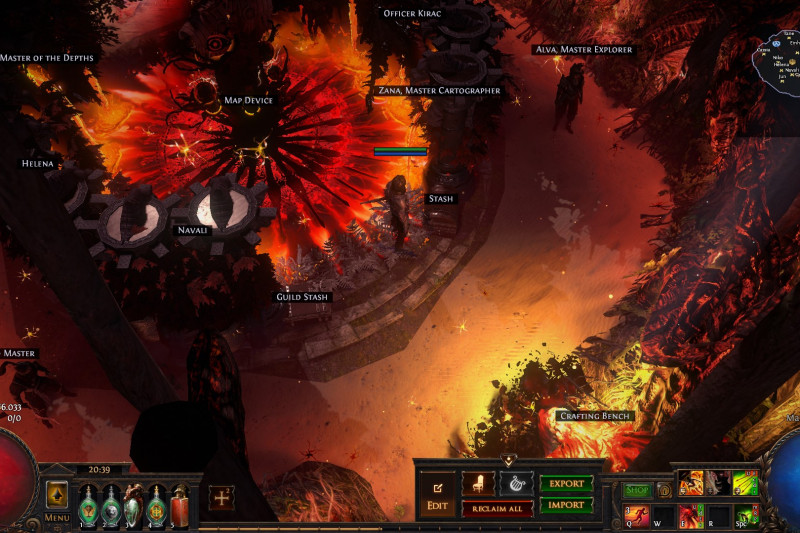800x533 pixels.
Task: Export the hideout layout
Action: click(x=566, y=484)
